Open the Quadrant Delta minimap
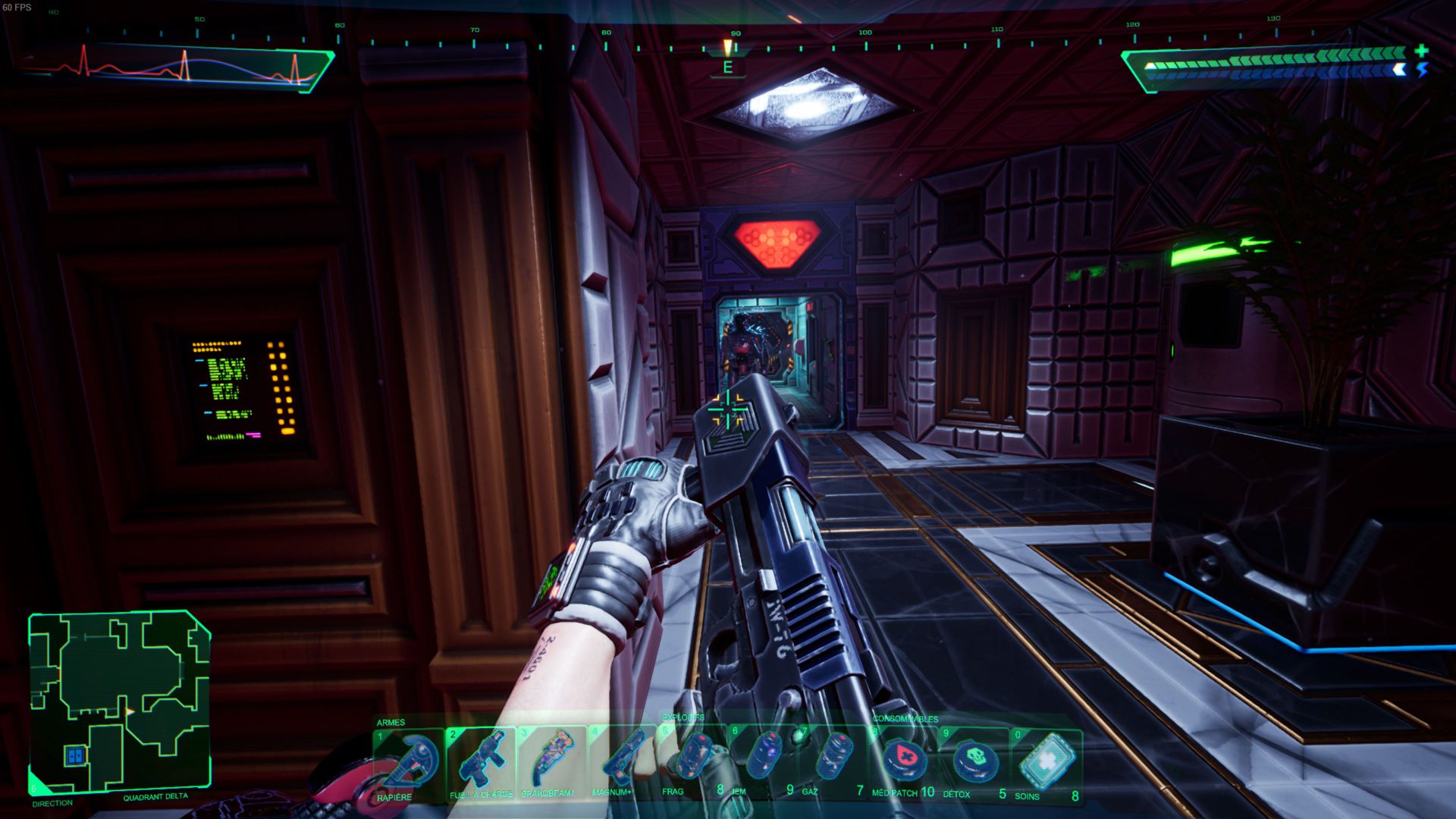The image size is (1456, 819). click(x=119, y=701)
